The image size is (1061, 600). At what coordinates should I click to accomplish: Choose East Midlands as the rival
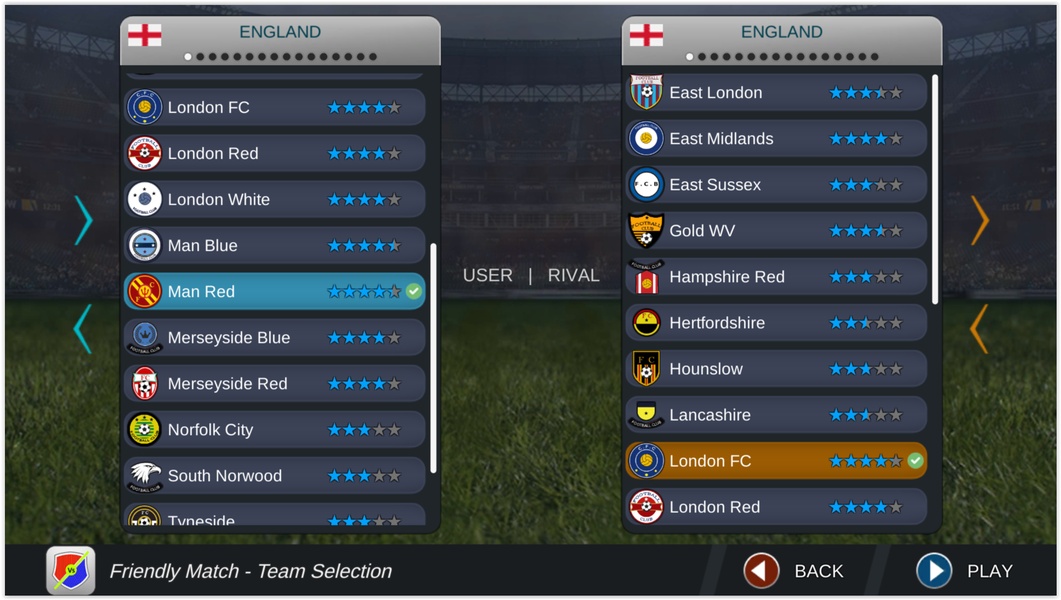pos(776,139)
